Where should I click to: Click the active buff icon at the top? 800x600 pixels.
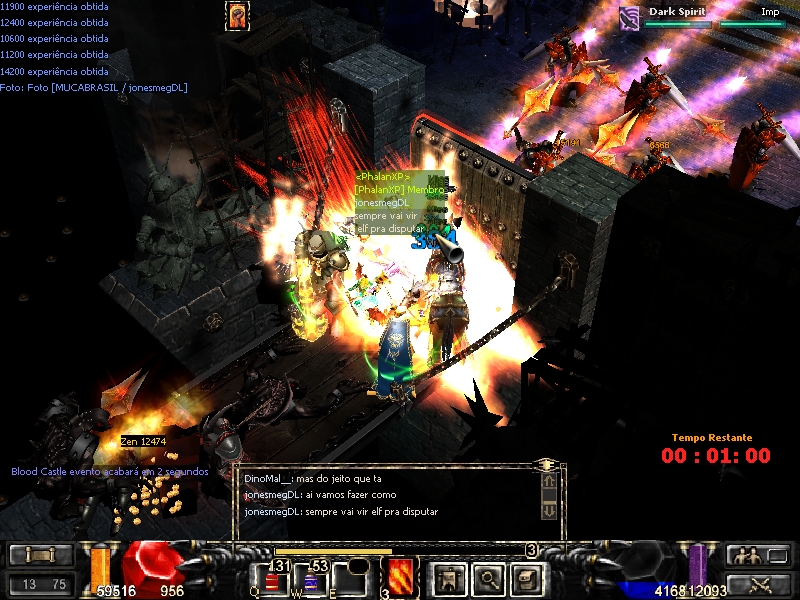237,15
